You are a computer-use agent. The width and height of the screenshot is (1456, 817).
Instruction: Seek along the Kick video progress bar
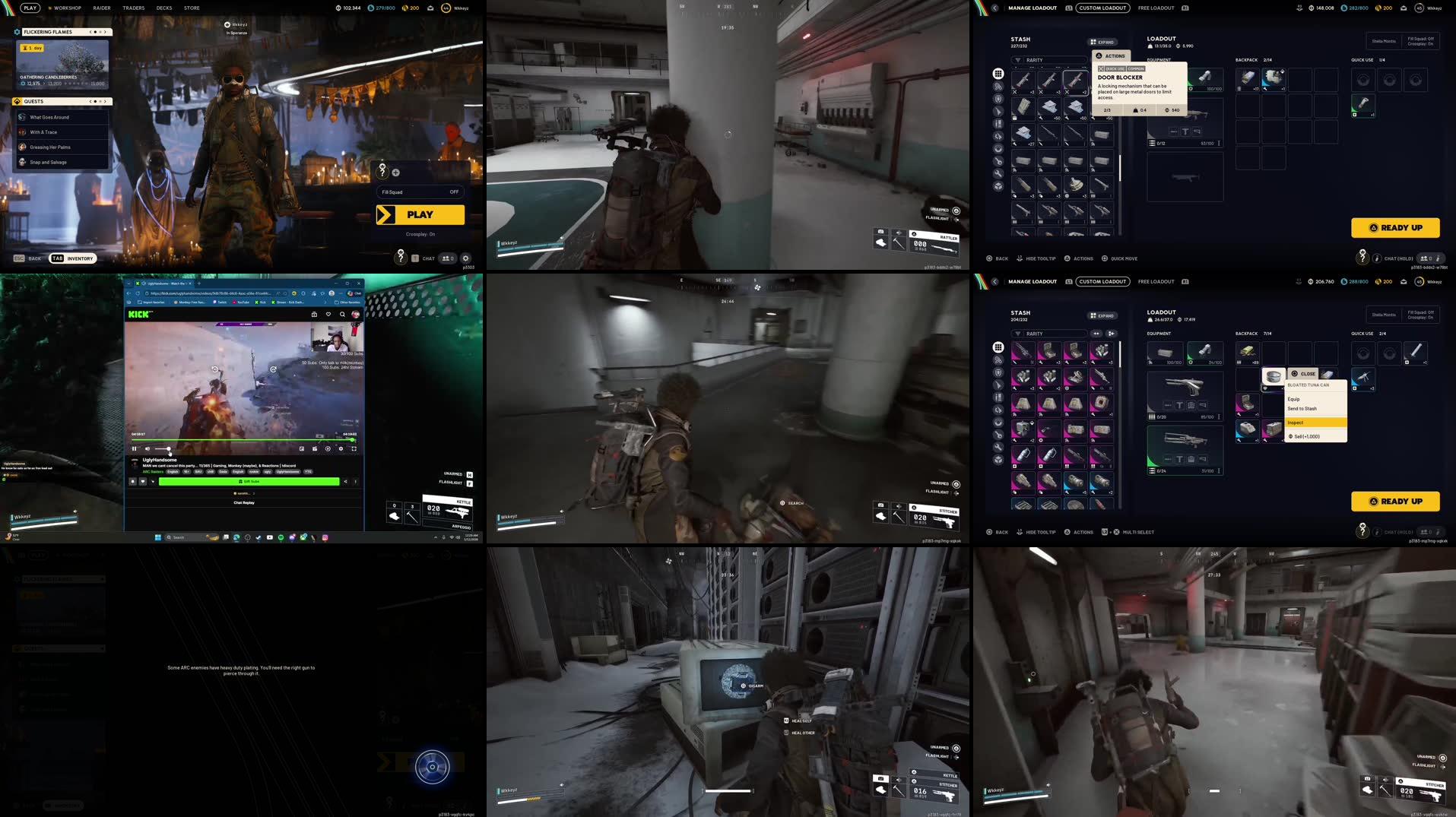(x=243, y=440)
